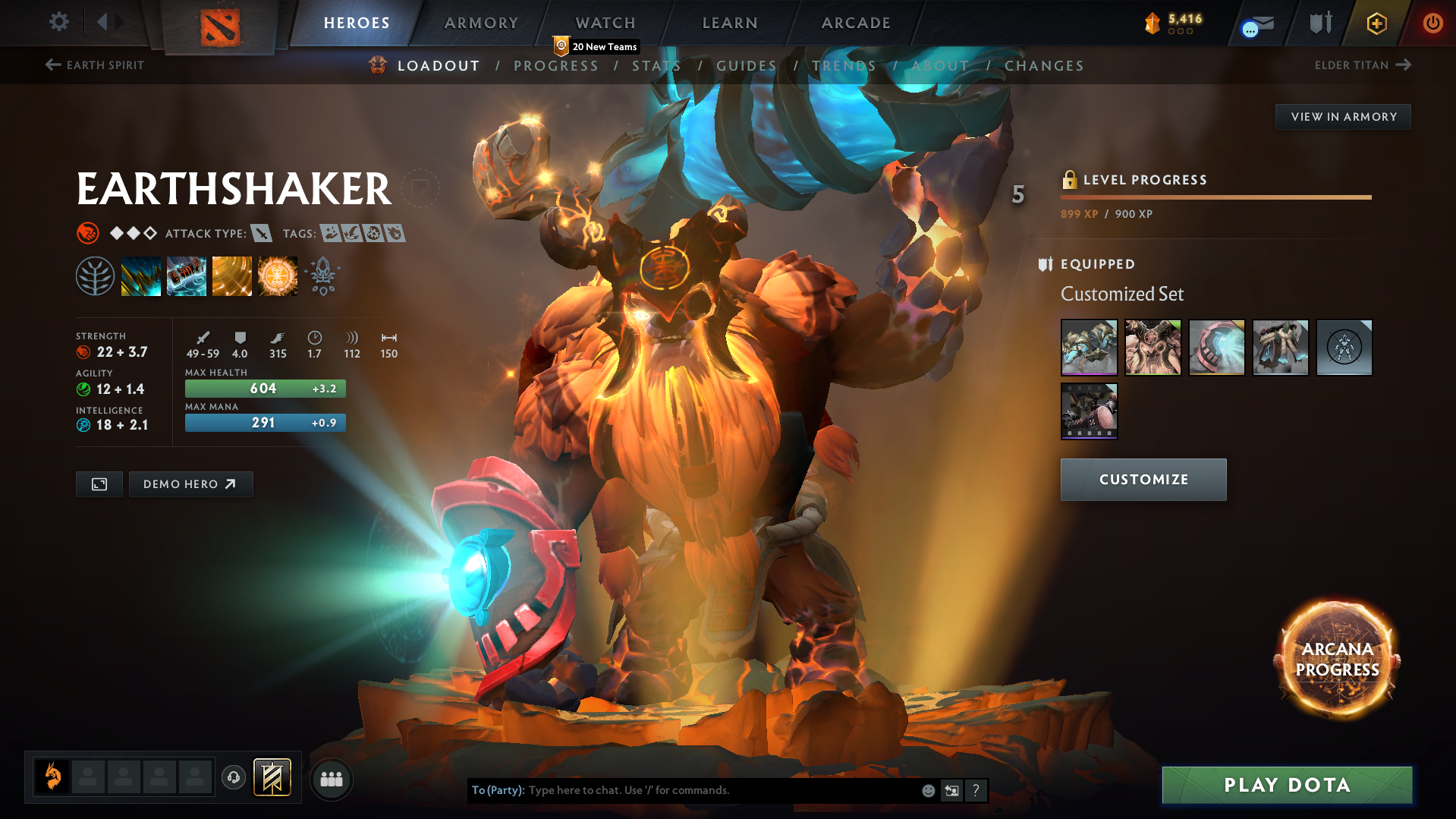Image resolution: width=1456 pixels, height=819 pixels.
Task: Switch to the STATS tab
Action: [657, 65]
